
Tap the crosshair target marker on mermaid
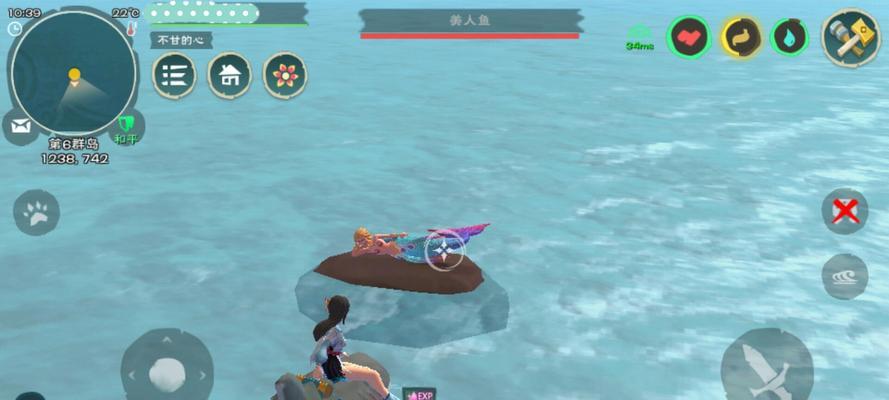pos(444,250)
